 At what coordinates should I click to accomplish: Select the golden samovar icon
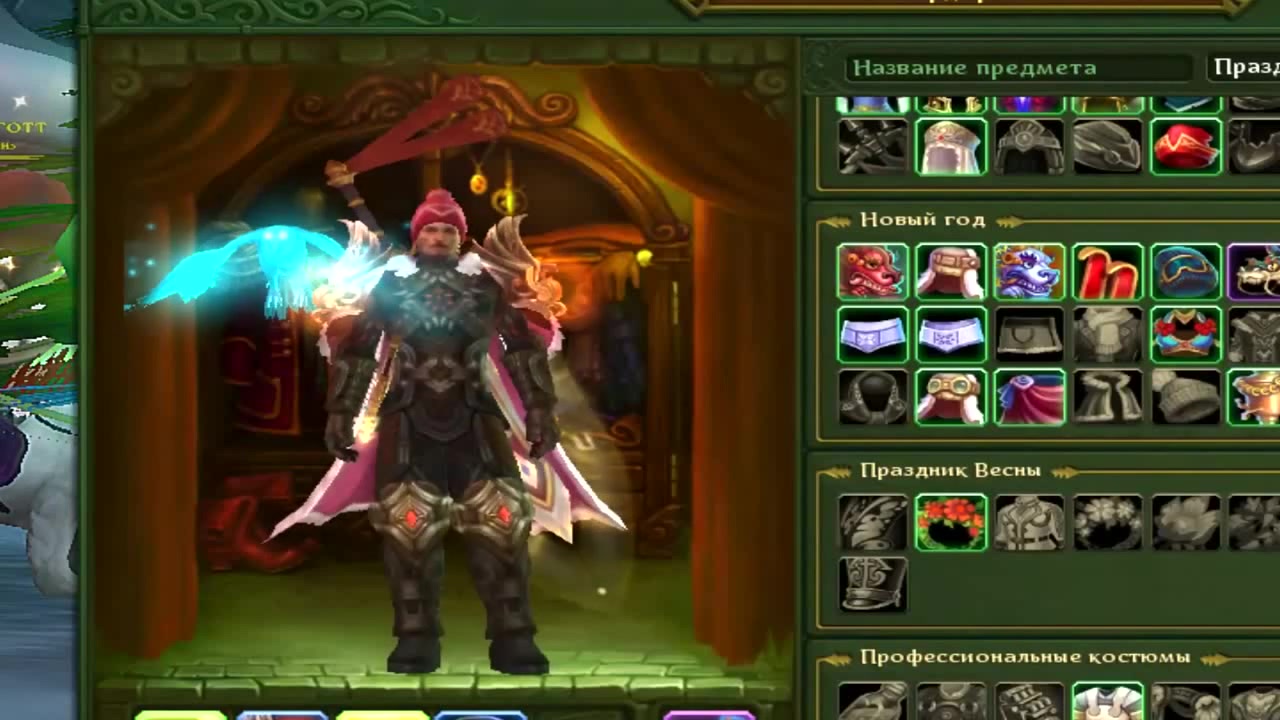[x=1255, y=397]
